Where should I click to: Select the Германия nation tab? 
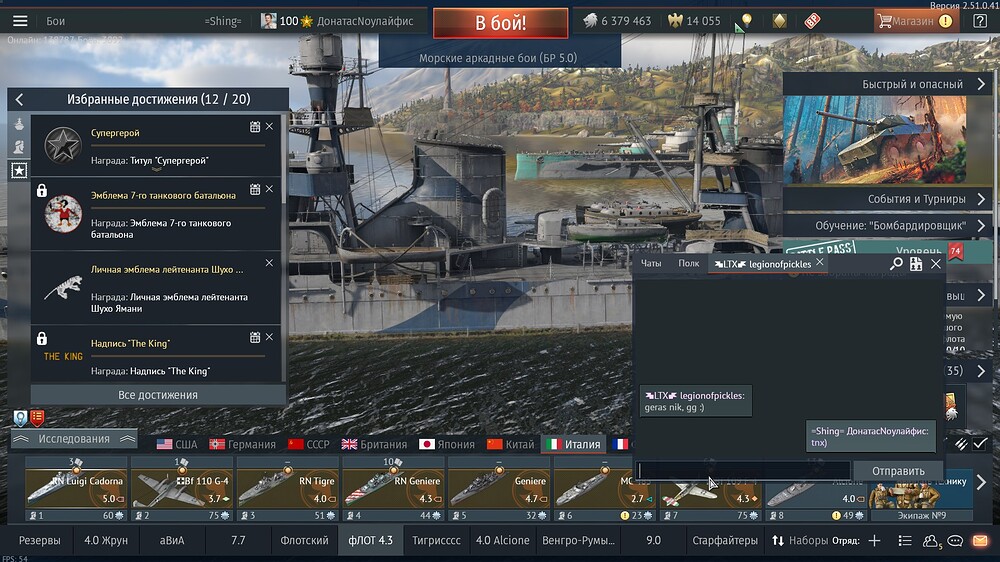coord(242,444)
